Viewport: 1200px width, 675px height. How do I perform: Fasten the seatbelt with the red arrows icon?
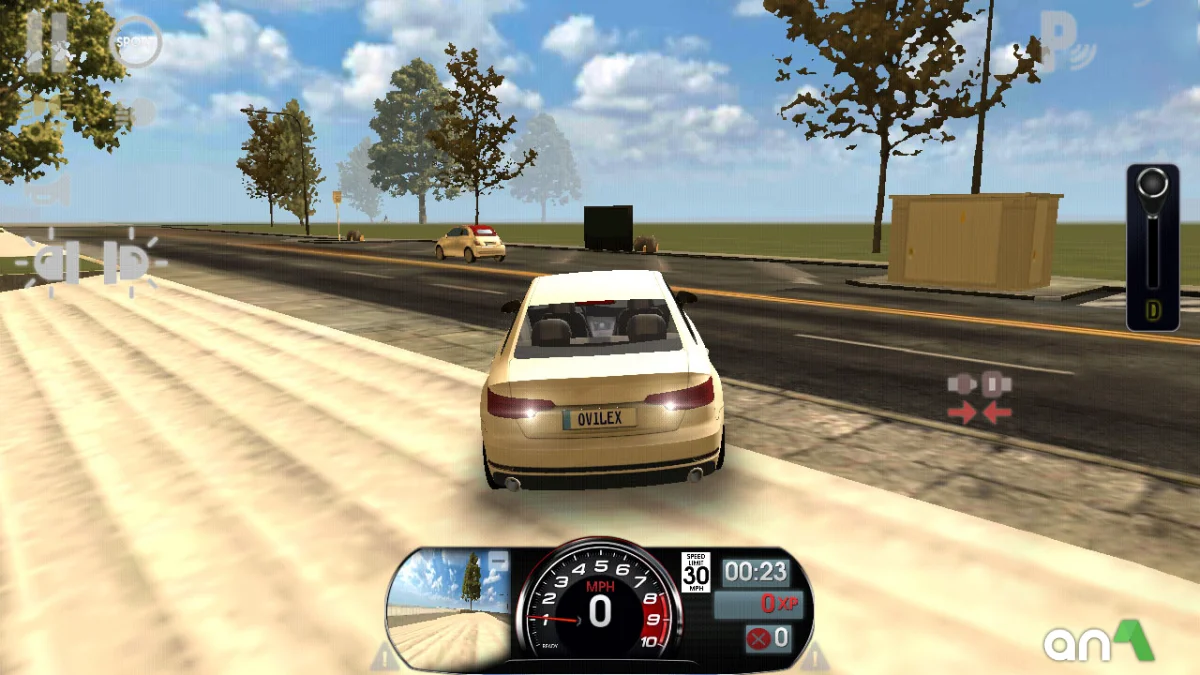[980, 398]
